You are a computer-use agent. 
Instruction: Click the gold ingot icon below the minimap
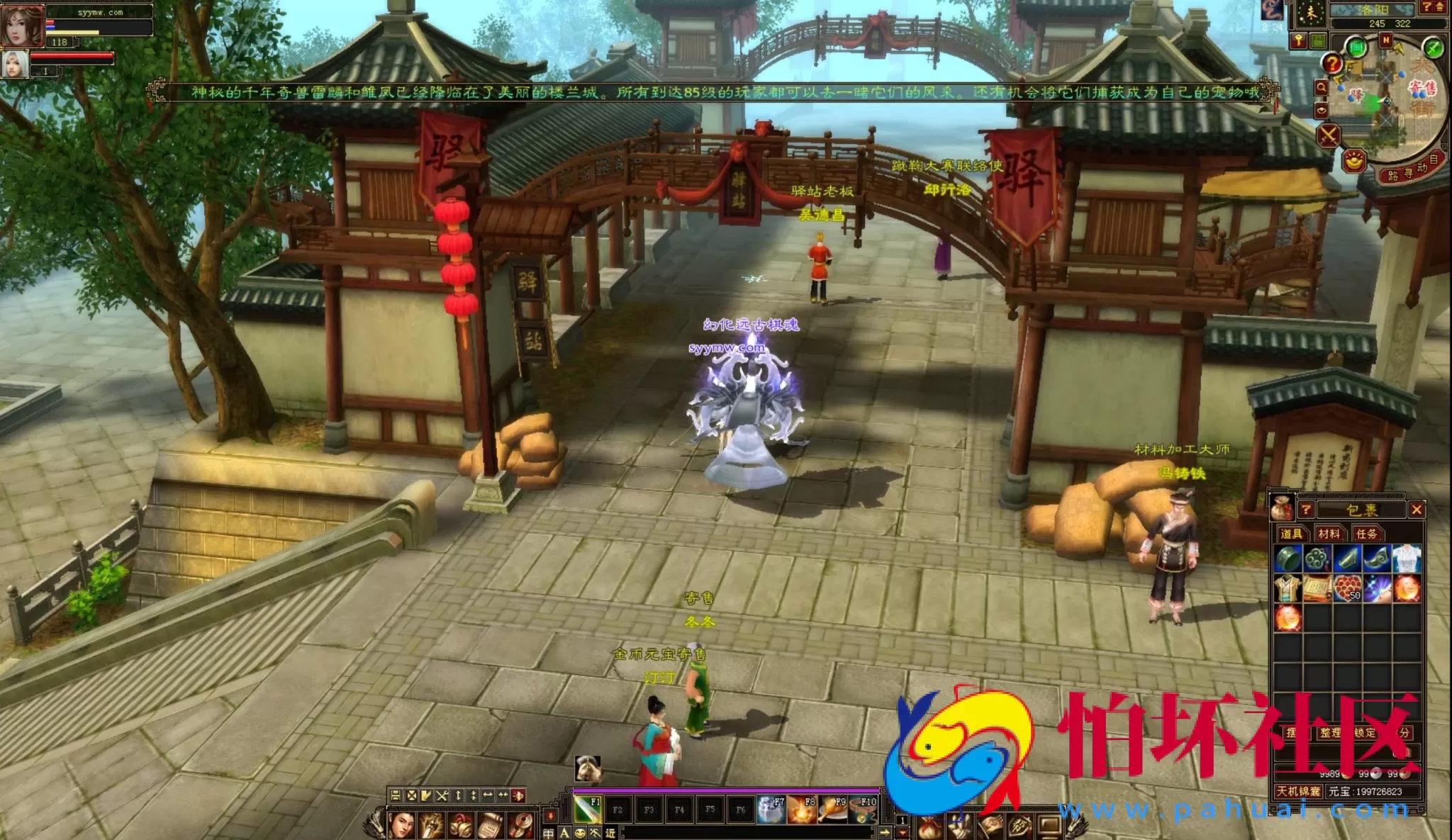(x=1353, y=162)
